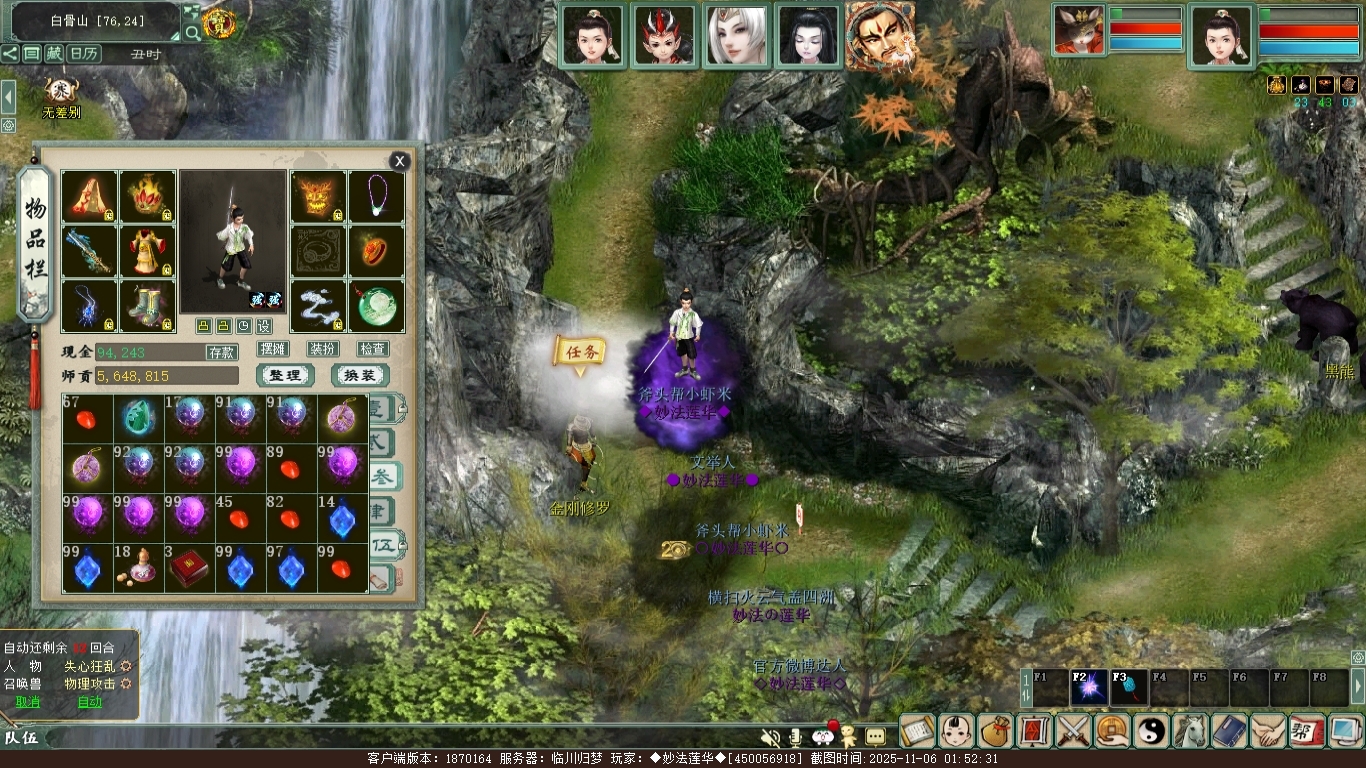Screen dimensions: 1366x768
Task: Close the 物品栏 inventory window
Action: tap(400, 161)
